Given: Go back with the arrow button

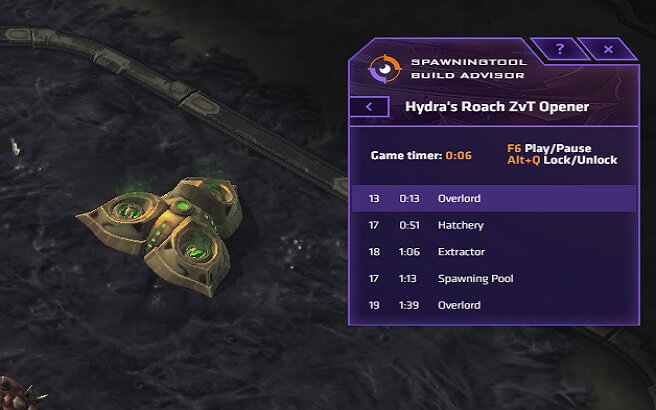Looking at the screenshot, I should pos(369,106).
